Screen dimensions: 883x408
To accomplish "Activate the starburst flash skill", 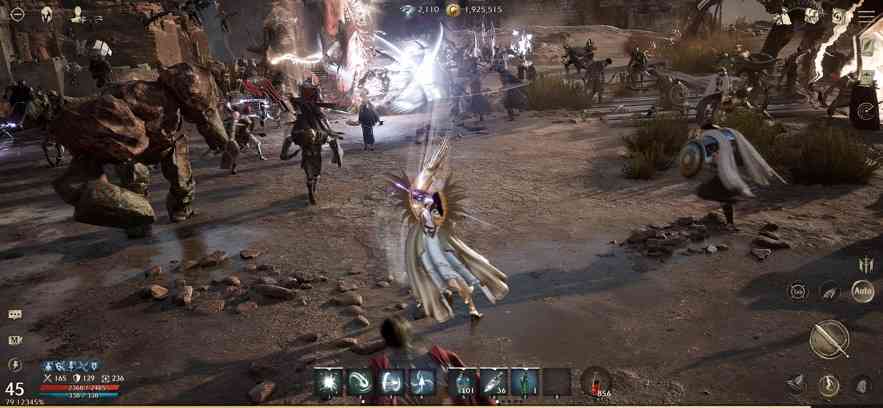I will [329, 382].
